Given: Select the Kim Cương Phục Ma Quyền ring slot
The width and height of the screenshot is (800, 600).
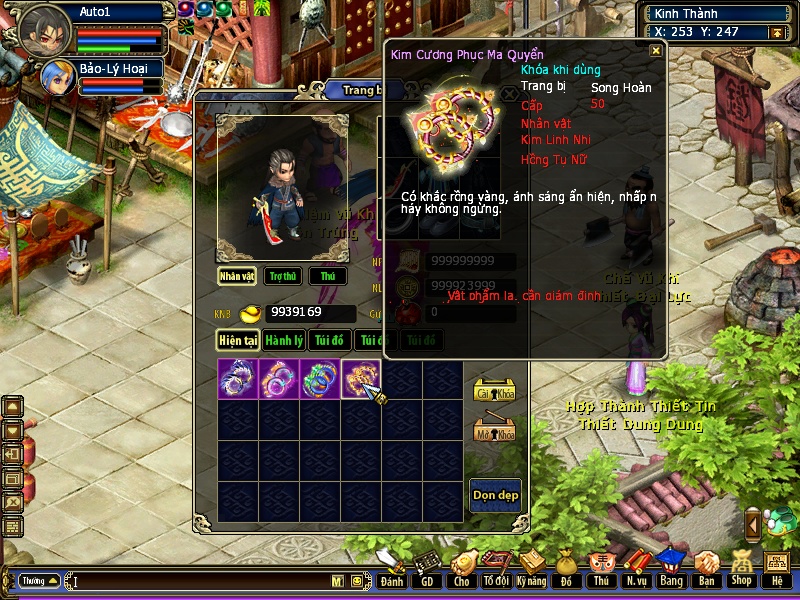Looking at the screenshot, I should (360, 380).
